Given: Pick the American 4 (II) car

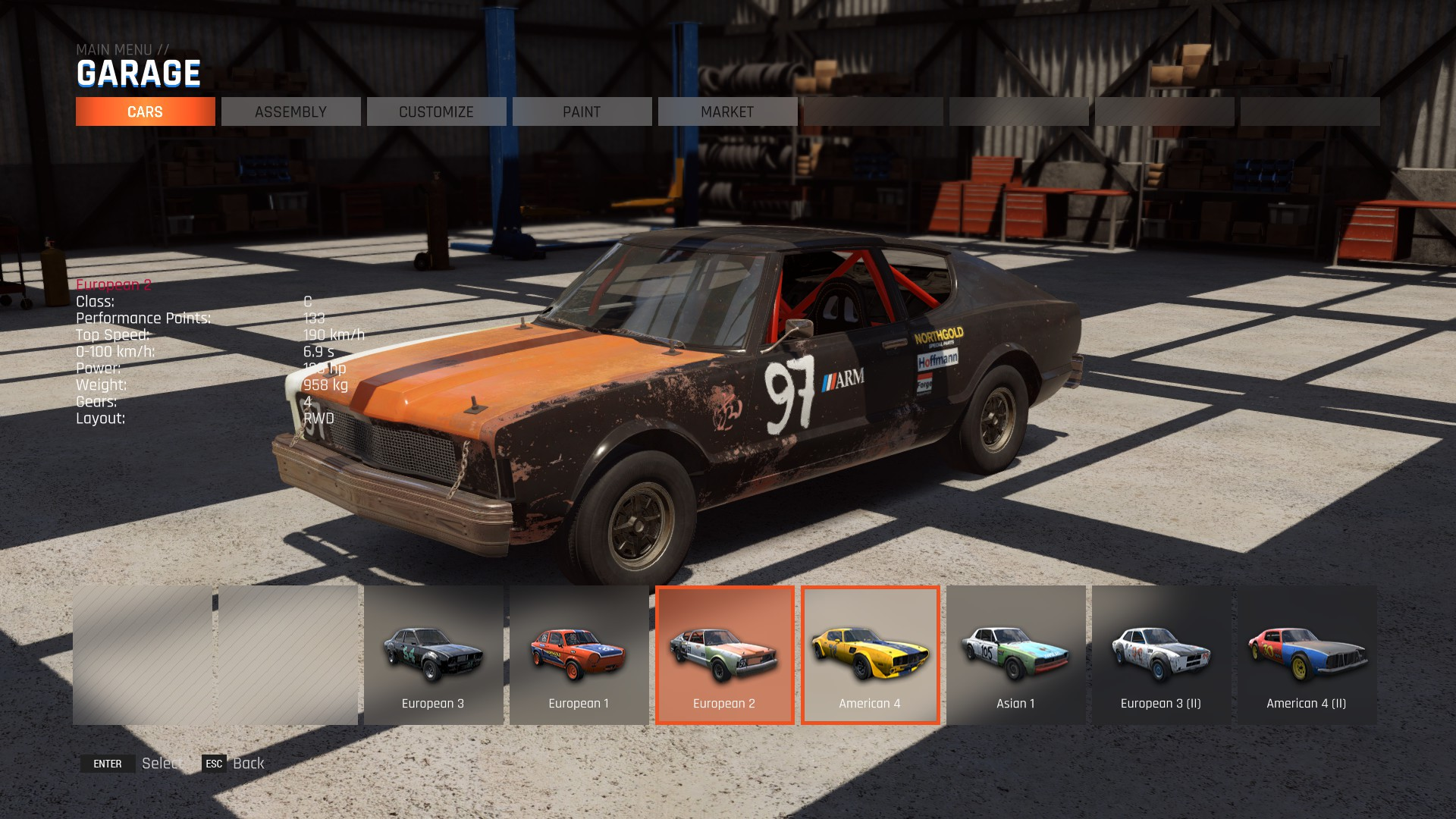Looking at the screenshot, I should (x=1307, y=655).
